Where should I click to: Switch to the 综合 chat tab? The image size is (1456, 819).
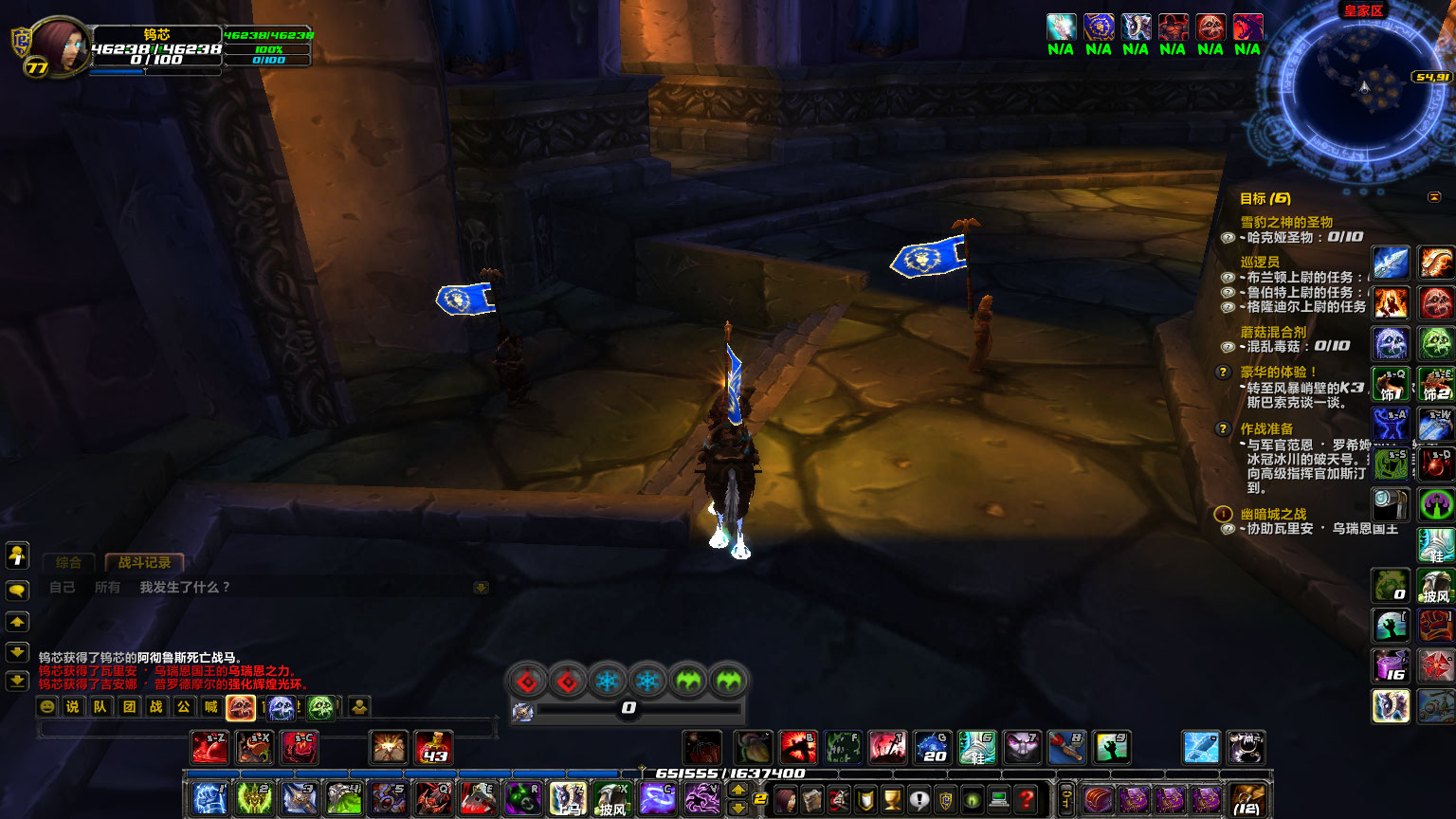pyautogui.click(x=67, y=562)
